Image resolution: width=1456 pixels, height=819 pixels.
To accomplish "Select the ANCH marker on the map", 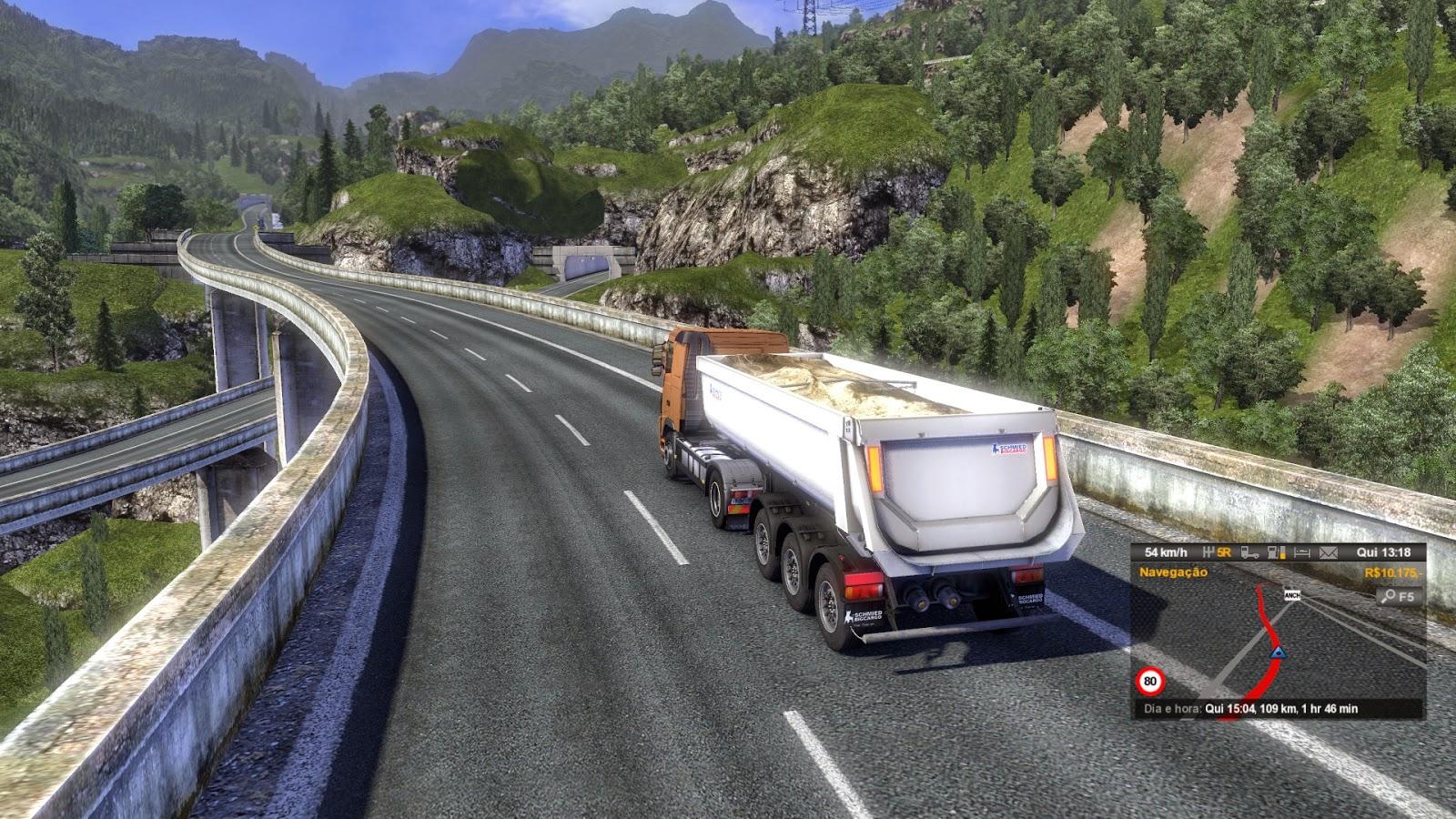I will tap(1291, 595).
